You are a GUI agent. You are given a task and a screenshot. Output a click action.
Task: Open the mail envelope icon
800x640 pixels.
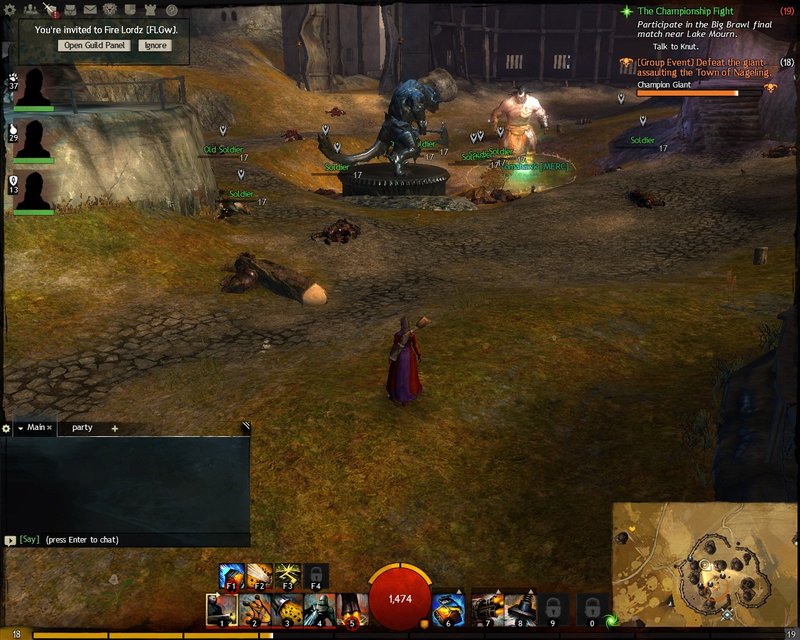click(89, 10)
